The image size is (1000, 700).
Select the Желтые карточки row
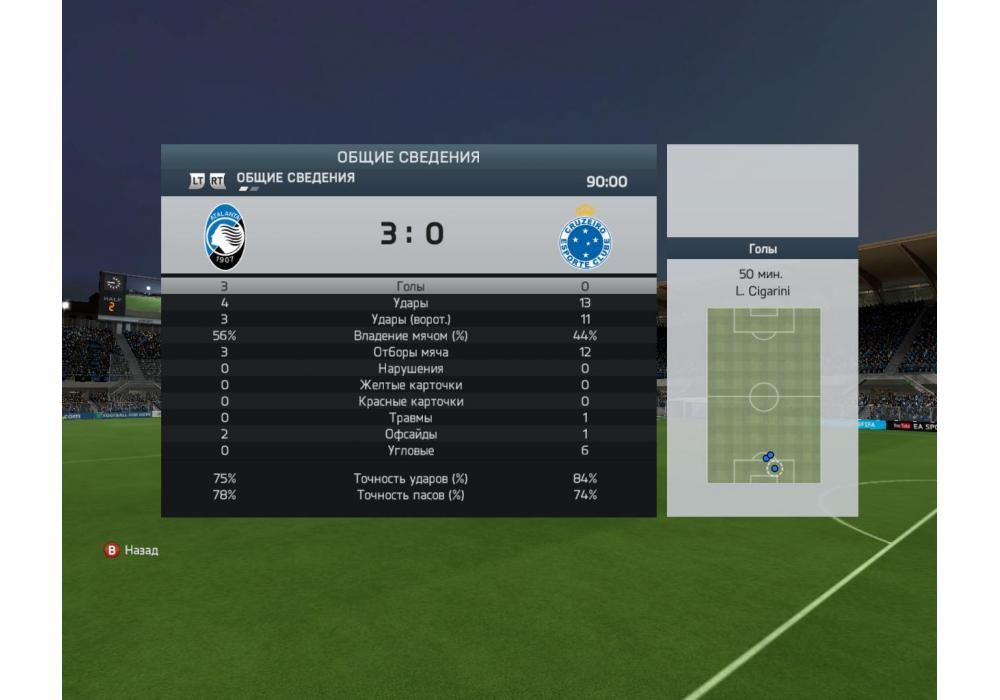pos(410,385)
